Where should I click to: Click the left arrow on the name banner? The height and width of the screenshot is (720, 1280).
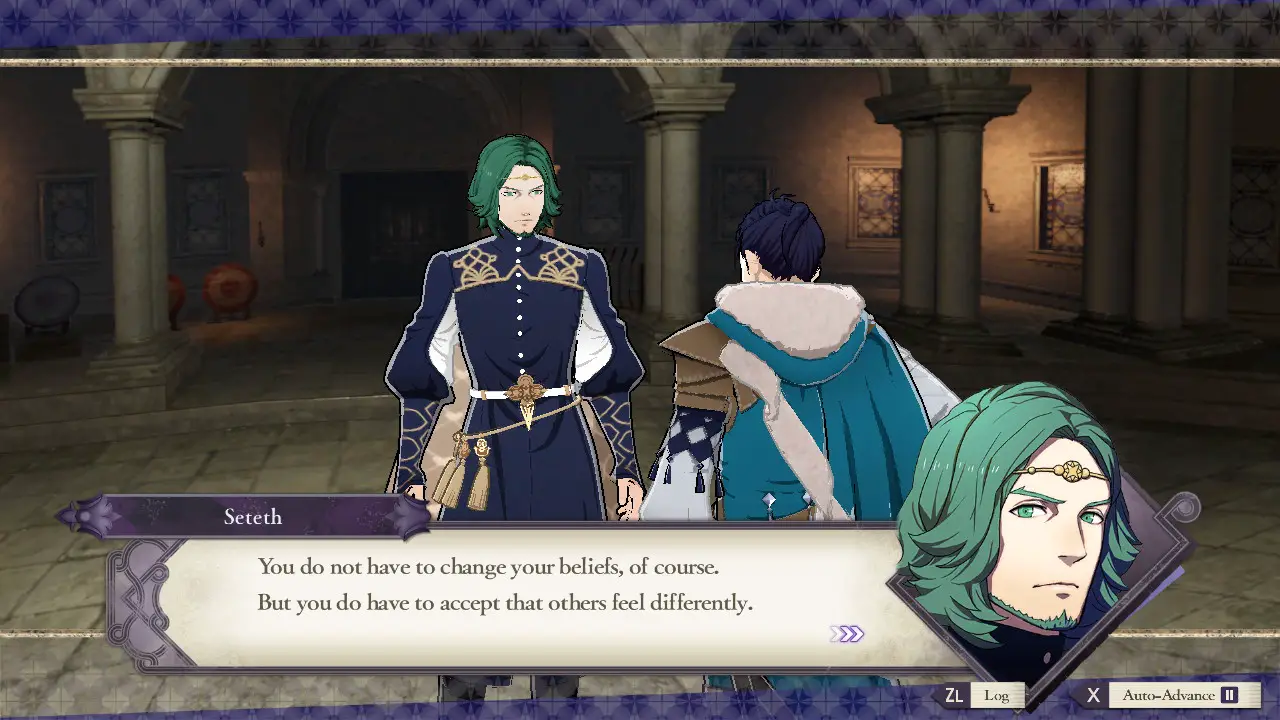(66, 516)
